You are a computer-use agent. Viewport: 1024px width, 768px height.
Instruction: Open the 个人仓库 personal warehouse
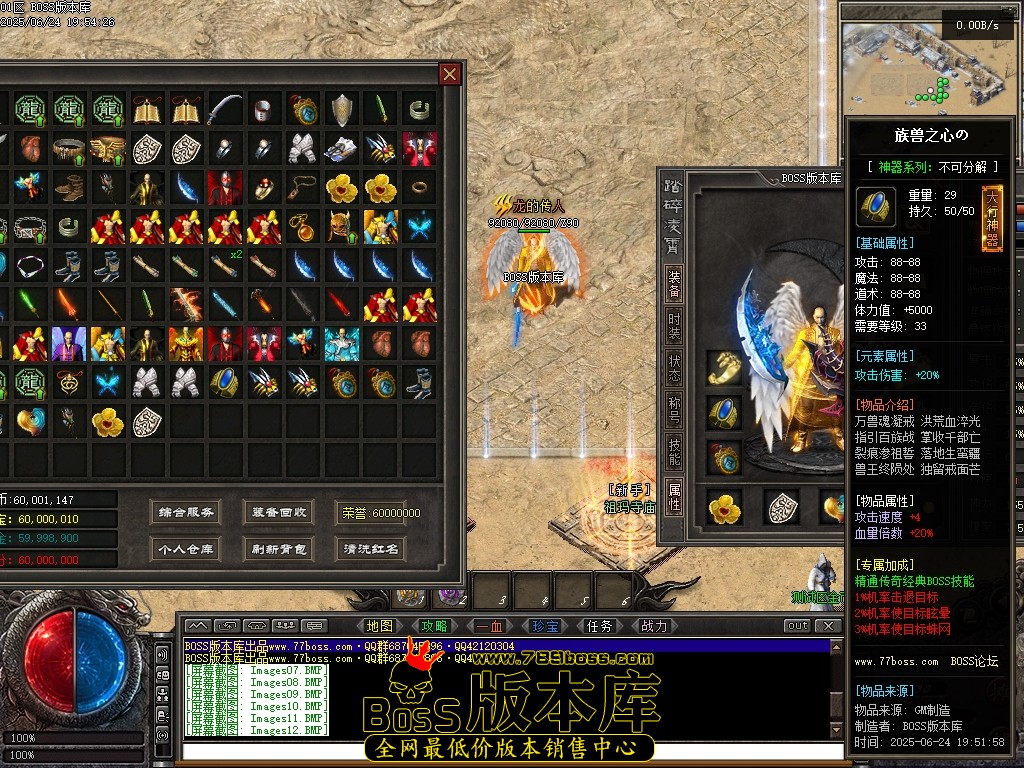coord(186,549)
